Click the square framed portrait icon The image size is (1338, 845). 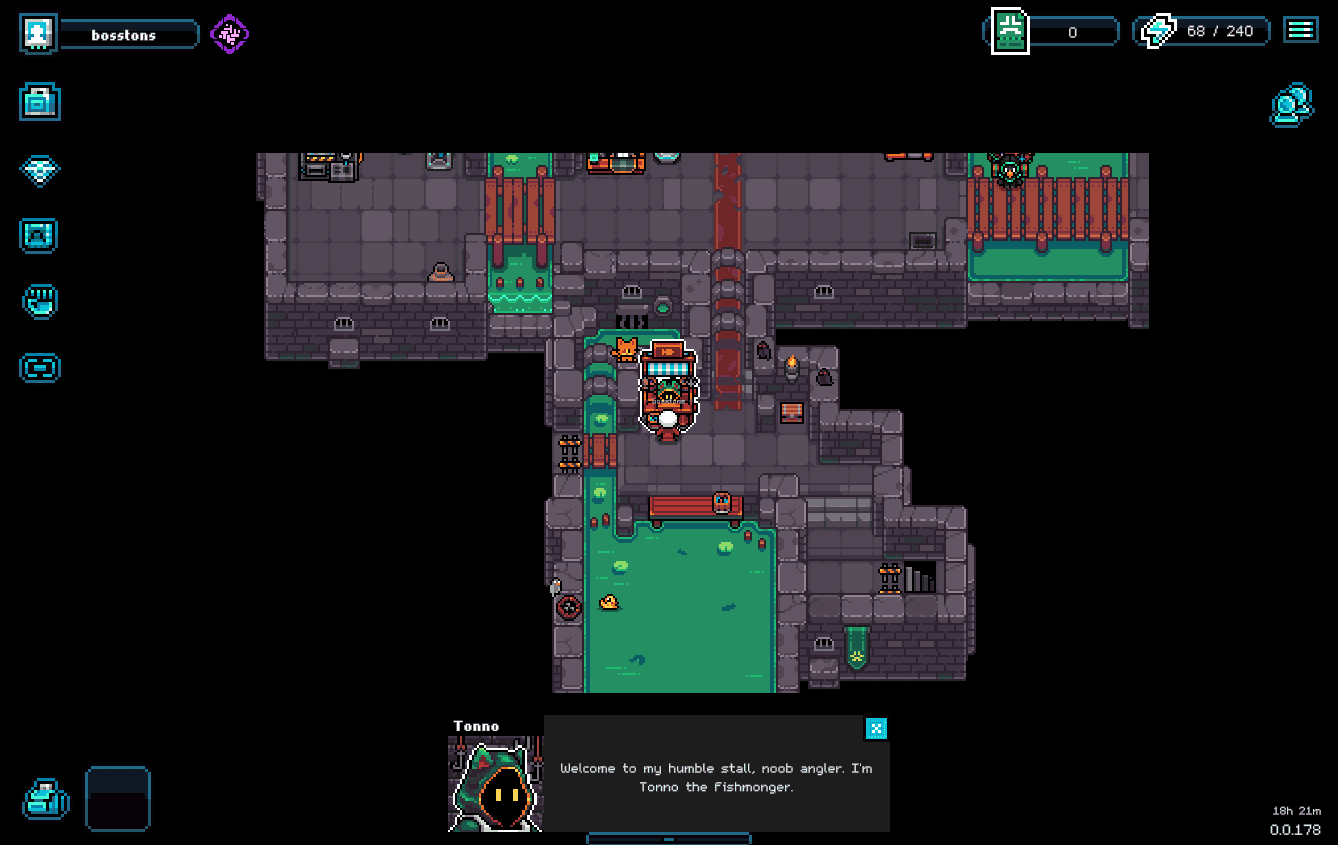click(x=40, y=236)
